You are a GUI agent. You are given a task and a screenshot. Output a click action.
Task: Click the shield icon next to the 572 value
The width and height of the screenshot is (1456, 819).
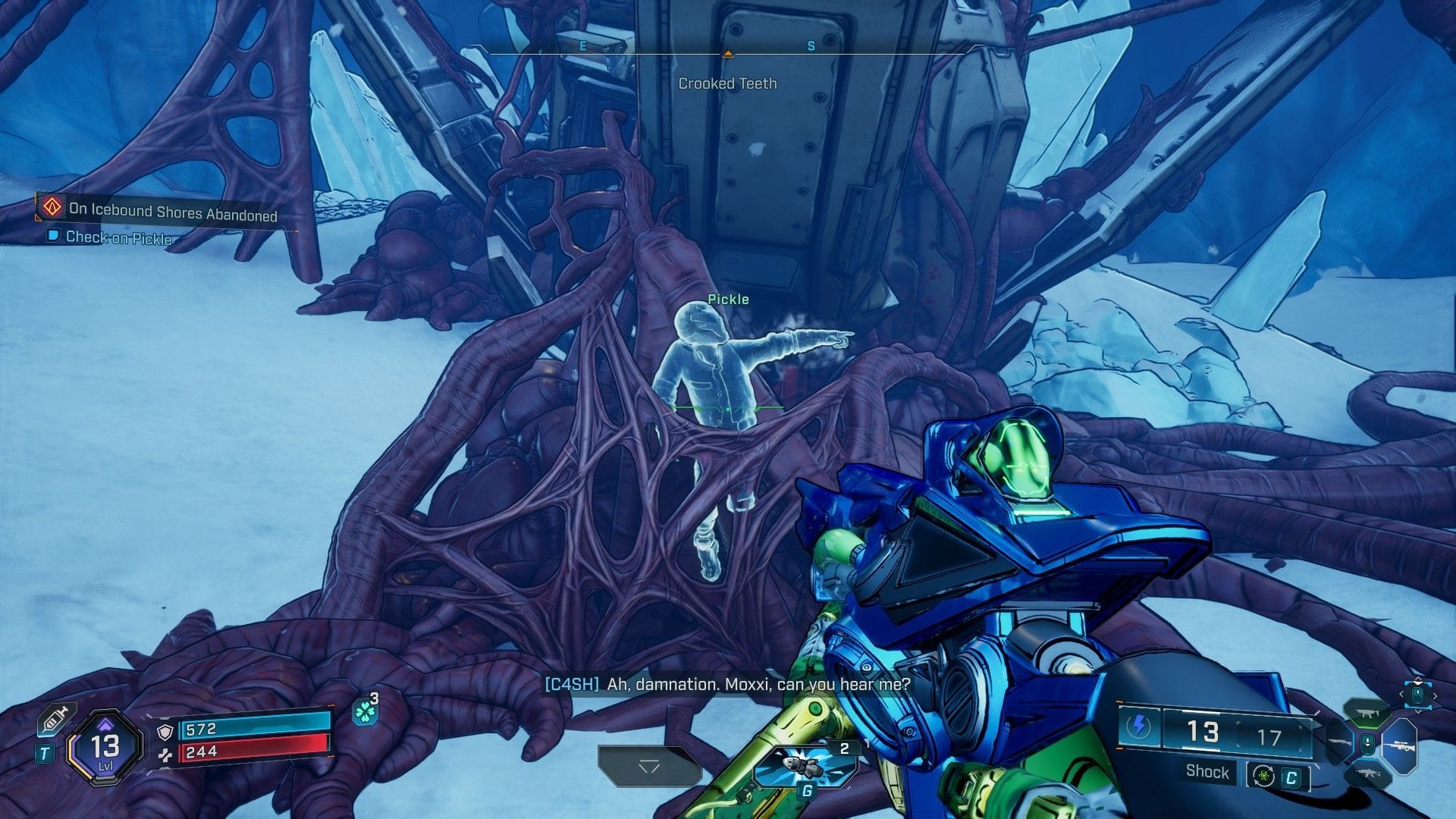(x=165, y=733)
